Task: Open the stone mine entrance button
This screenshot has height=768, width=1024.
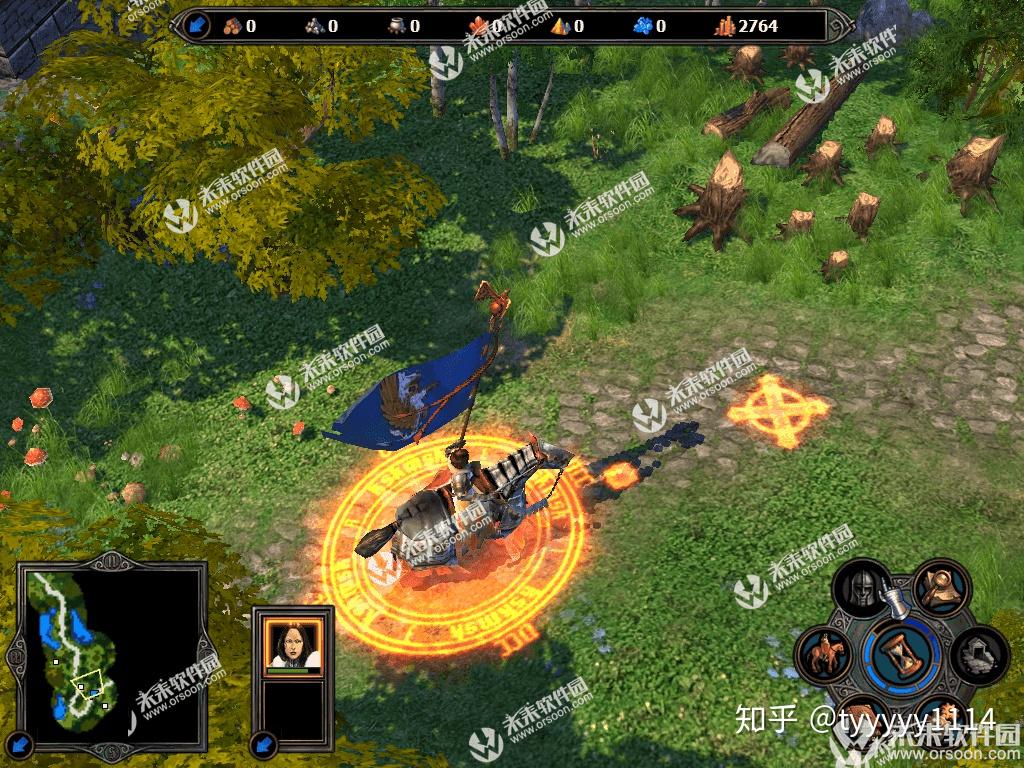Action: 978,657
